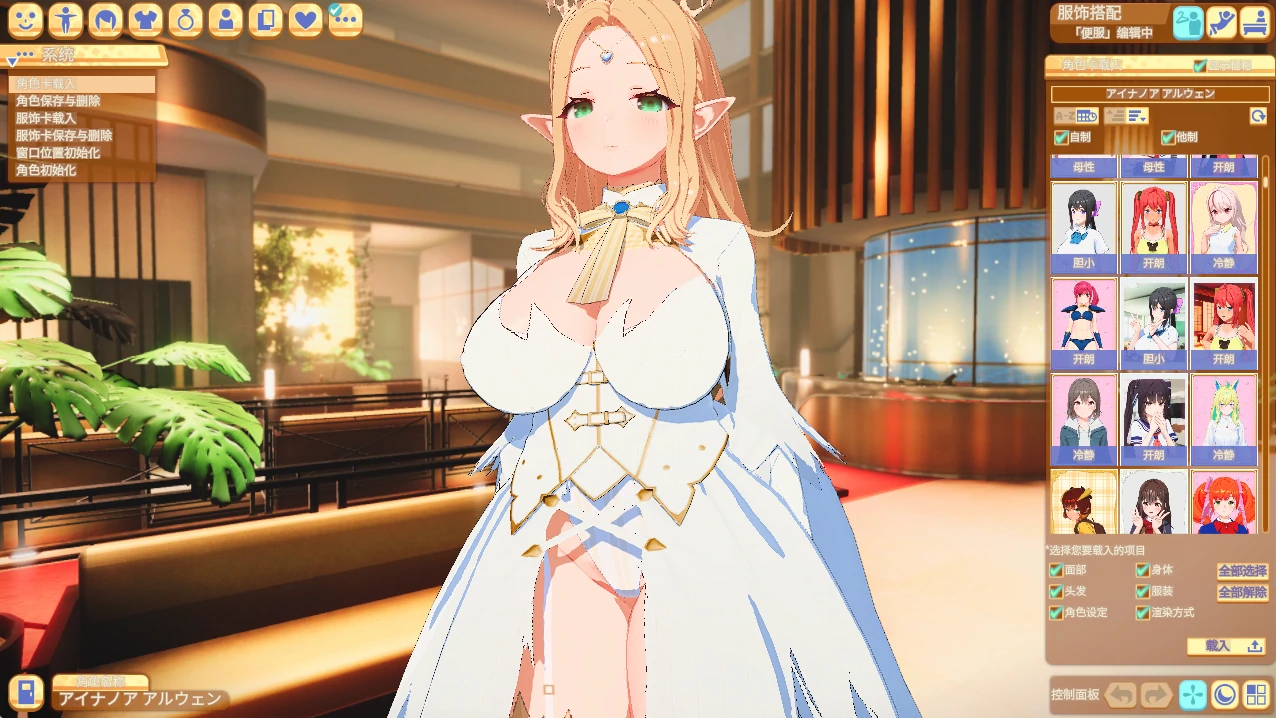Switch to the clothing tab (shirt icon)
This screenshot has height=718, width=1276.
point(145,19)
